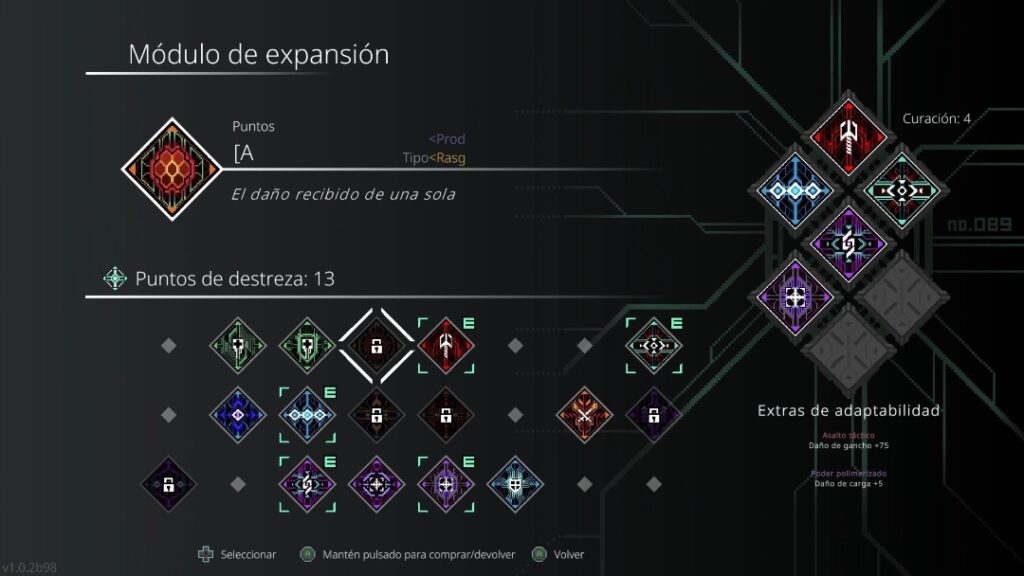This screenshot has height=576, width=1024.
Task: Select the equipped purple chain slot in the loadout panel
Action: pos(848,243)
